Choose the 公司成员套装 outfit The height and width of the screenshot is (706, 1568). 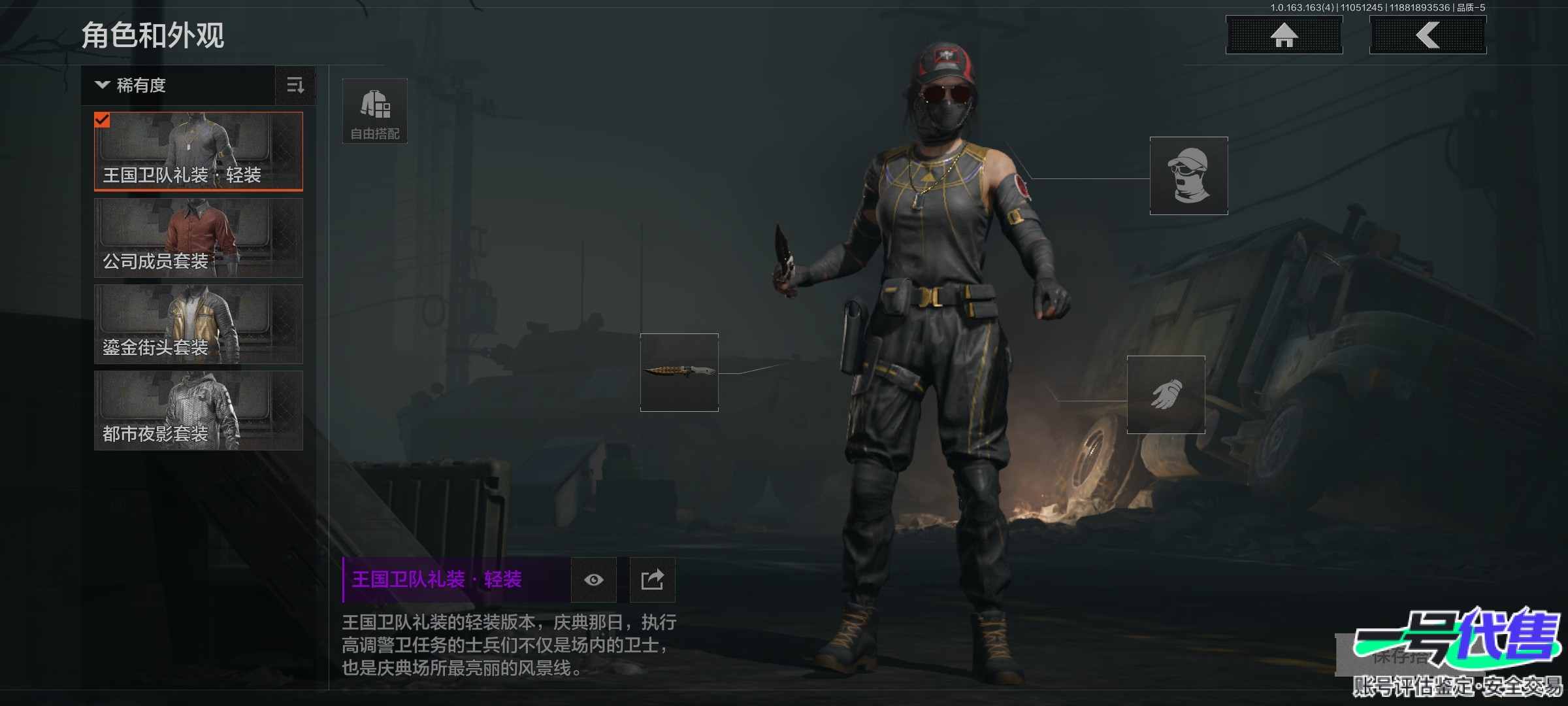click(199, 238)
